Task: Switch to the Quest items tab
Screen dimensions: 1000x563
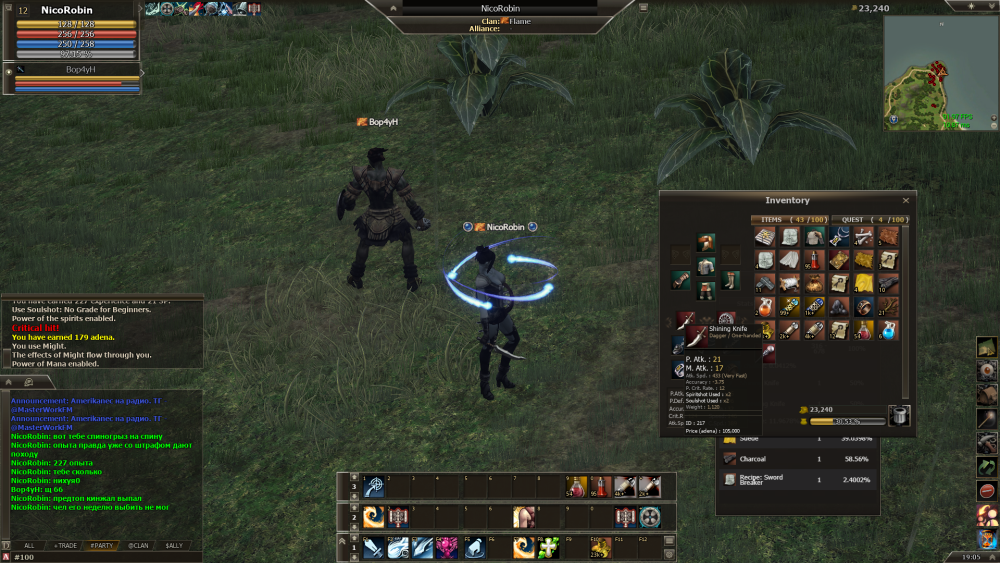Action: [871, 220]
